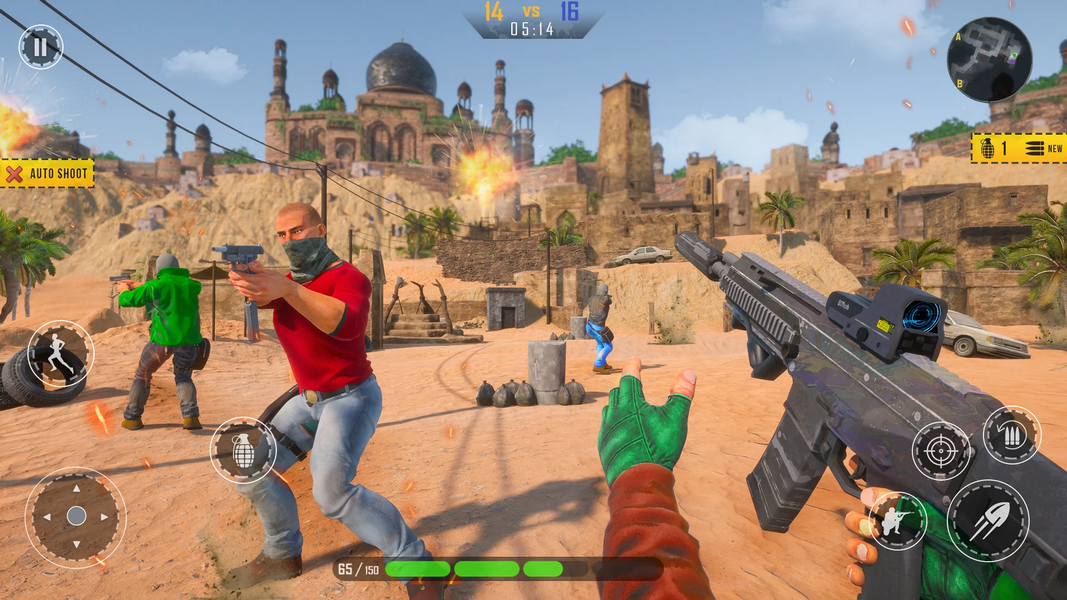Throw a grenade with the grenade button
1067x600 pixels.
243,450
